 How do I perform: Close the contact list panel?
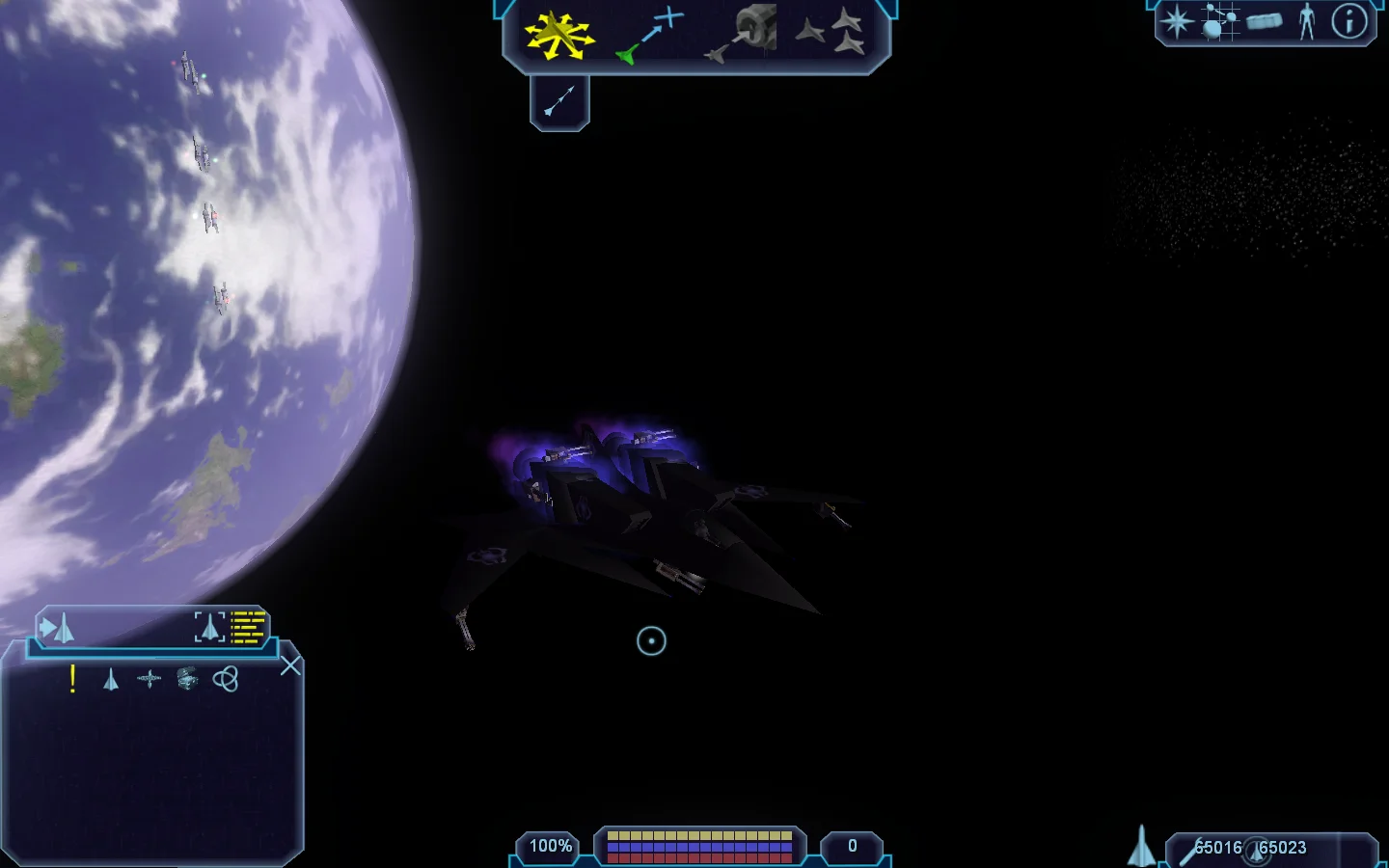click(290, 666)
